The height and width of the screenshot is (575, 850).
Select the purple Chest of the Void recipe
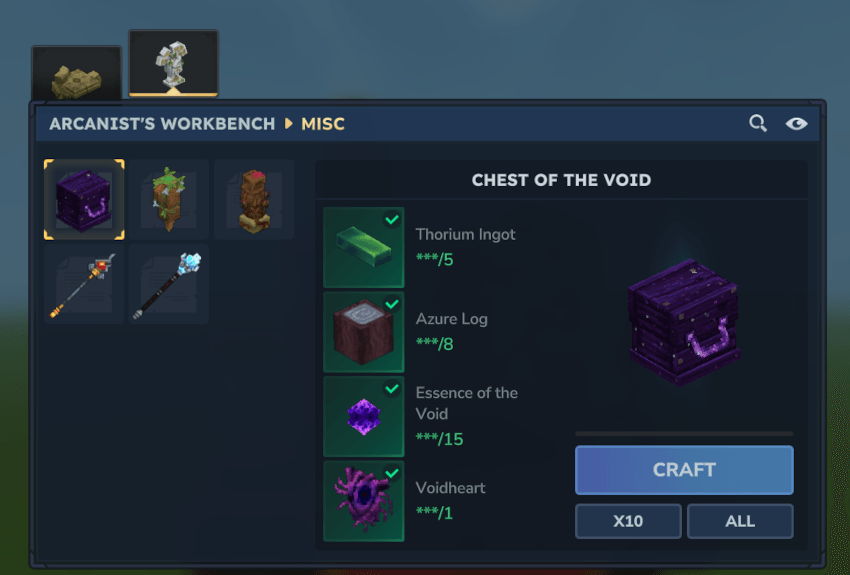84,200
